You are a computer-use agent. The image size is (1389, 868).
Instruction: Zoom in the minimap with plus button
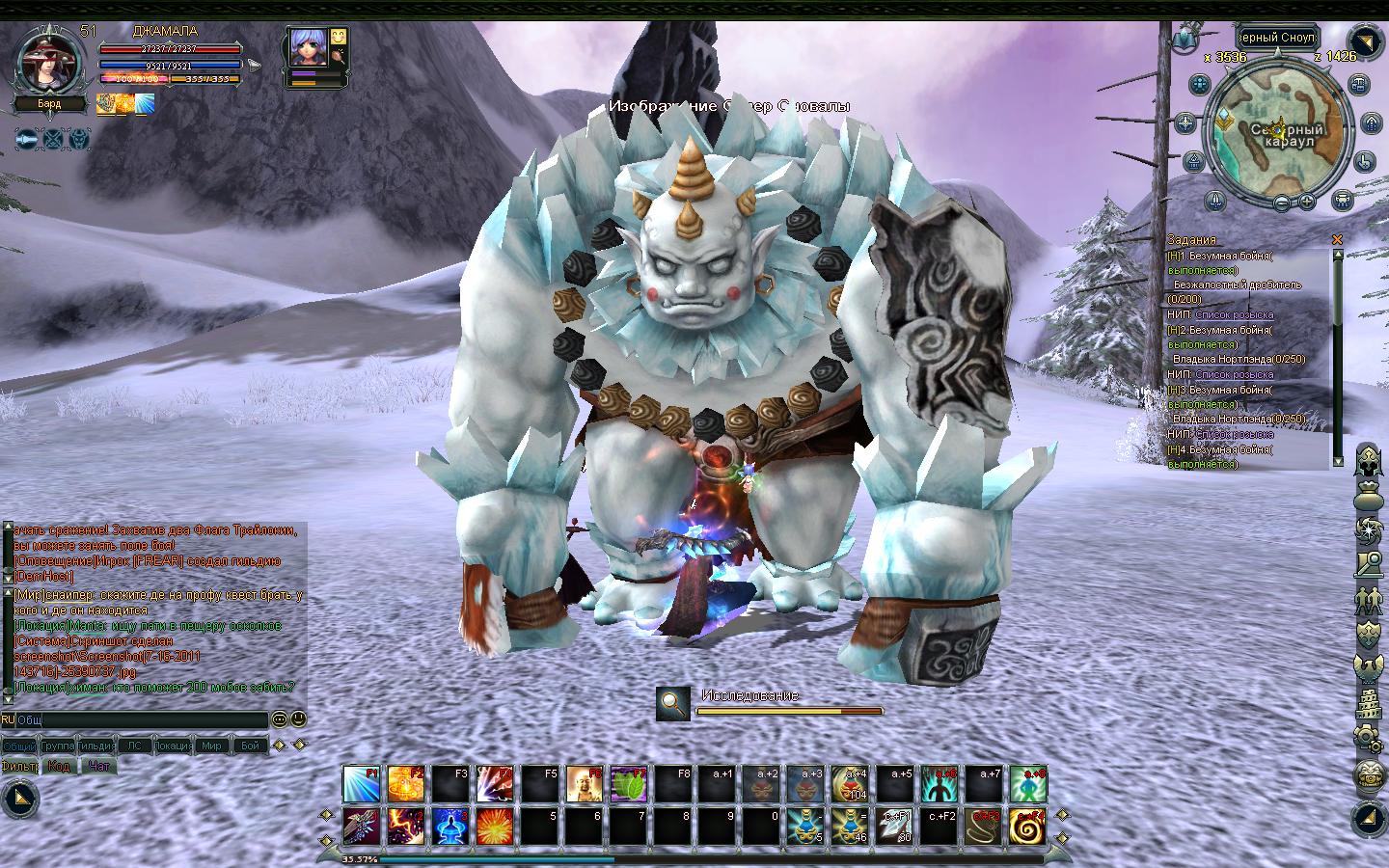[x=1308, y=203]
